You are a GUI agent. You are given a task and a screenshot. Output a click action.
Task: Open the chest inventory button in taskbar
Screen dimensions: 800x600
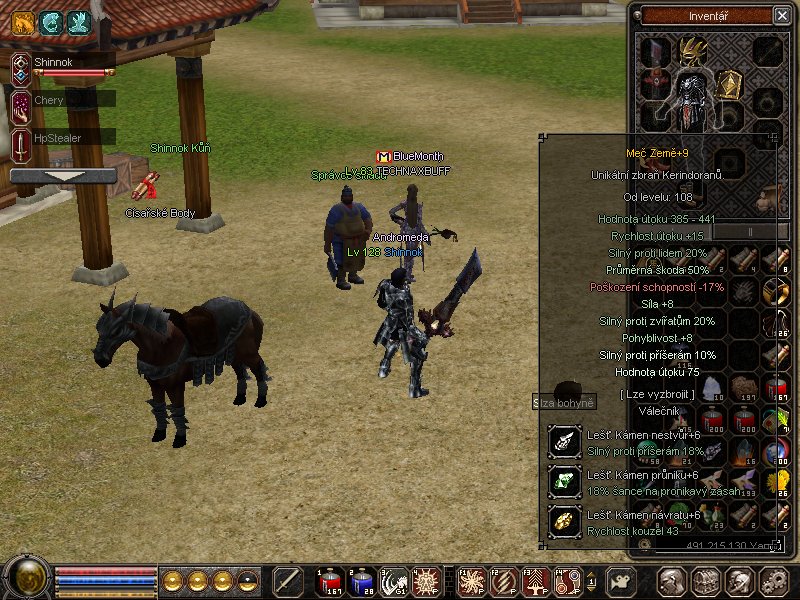[706, 581]
